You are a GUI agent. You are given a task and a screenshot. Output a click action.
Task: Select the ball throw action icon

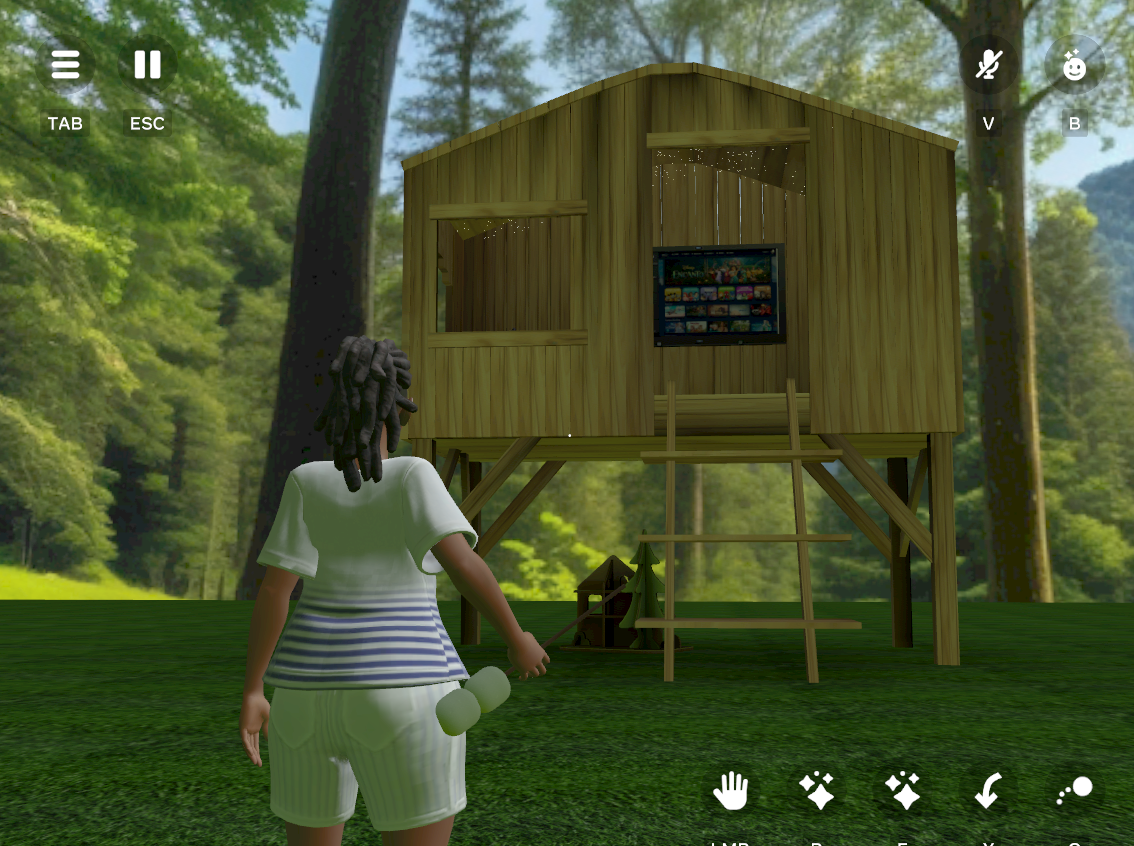(x=1075, y=791)
